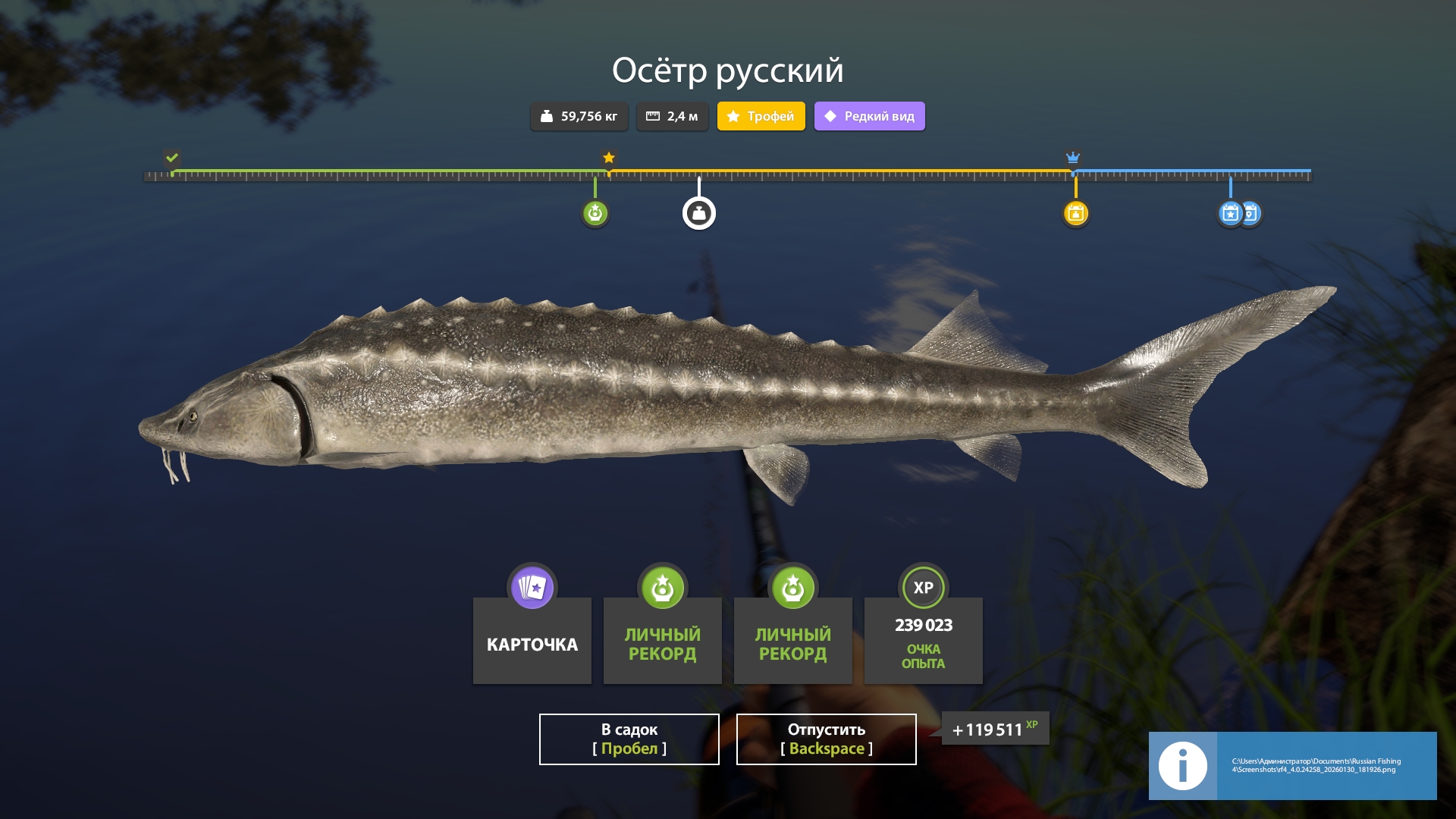Viewport: 1456px width, 819px height.
Task: Select the green personal record scale marker
Action: click(595, 213)
